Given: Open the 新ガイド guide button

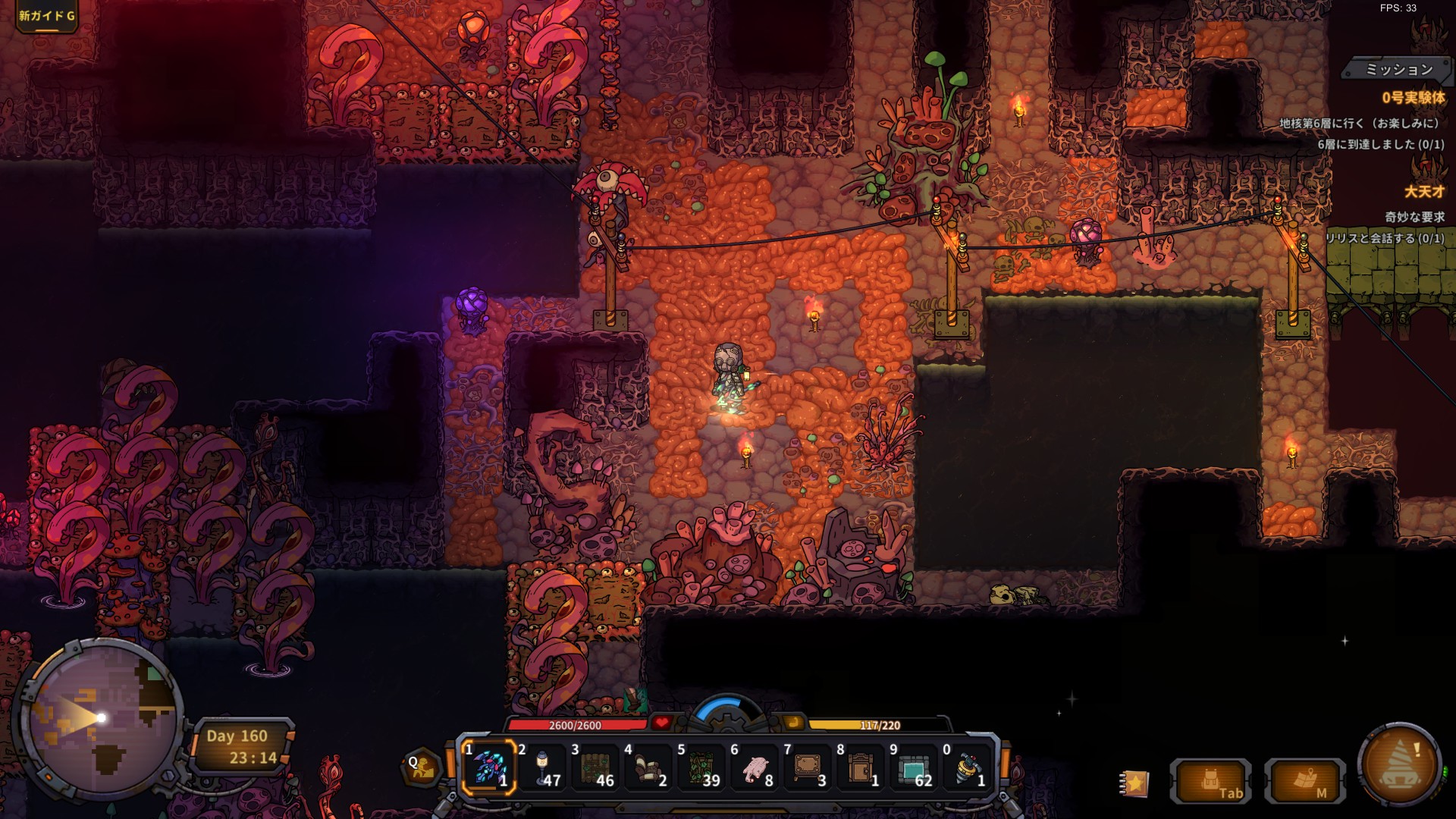Looking at the screenshot, I should pos(46,16).
